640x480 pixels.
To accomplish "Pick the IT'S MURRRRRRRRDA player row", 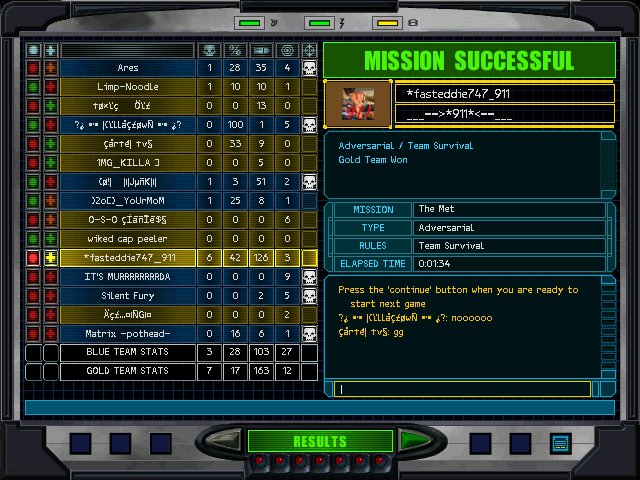I will tap(128, 277).
